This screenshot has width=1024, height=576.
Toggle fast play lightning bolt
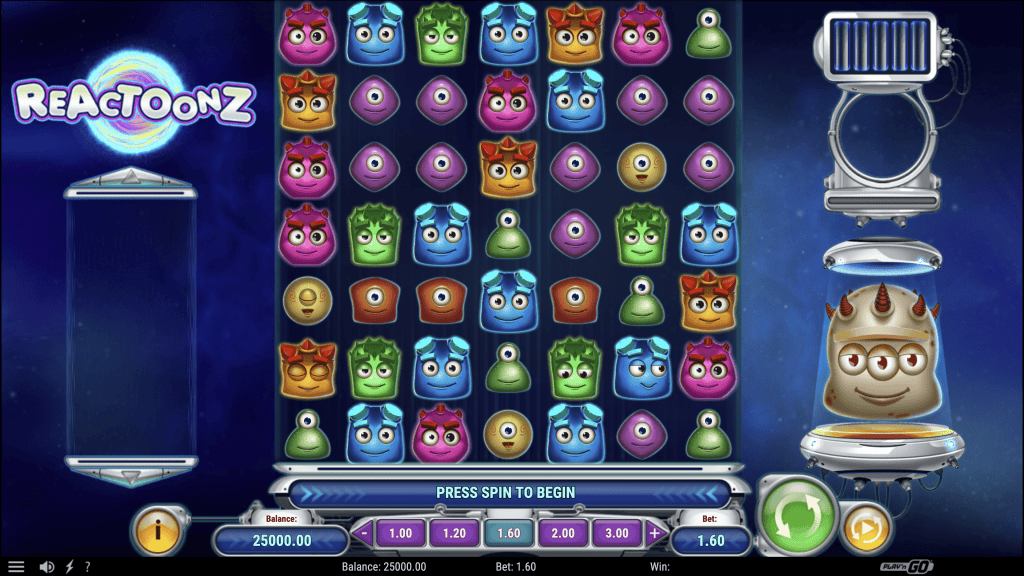point(68,566)
